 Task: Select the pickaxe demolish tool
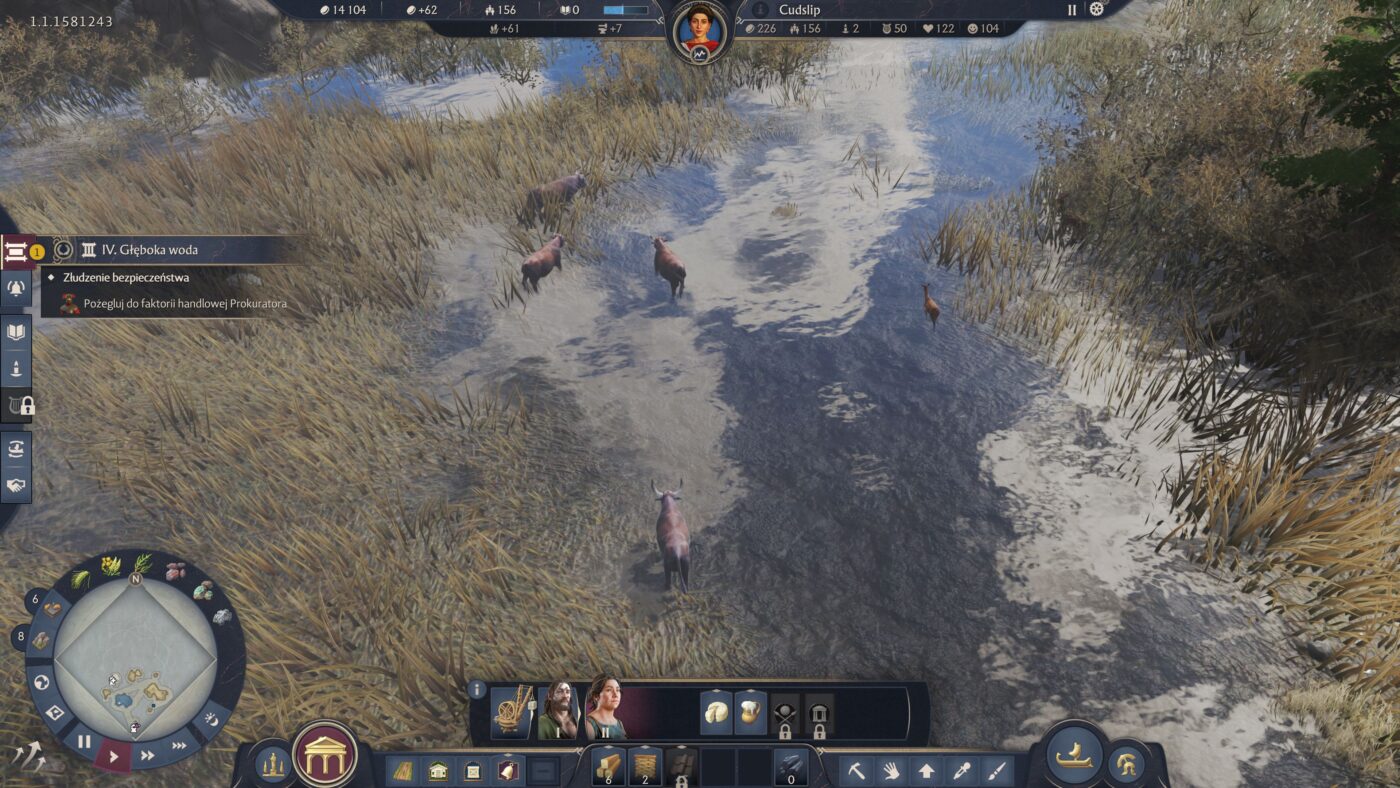(x=857, y=771)
